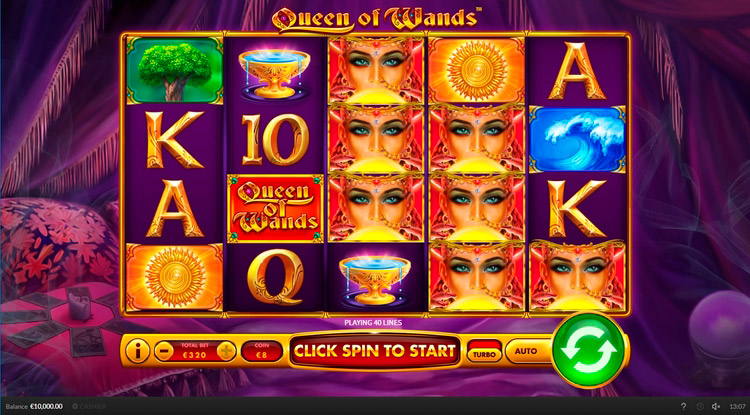Enable Turbo spin mode

coord(485,352)
